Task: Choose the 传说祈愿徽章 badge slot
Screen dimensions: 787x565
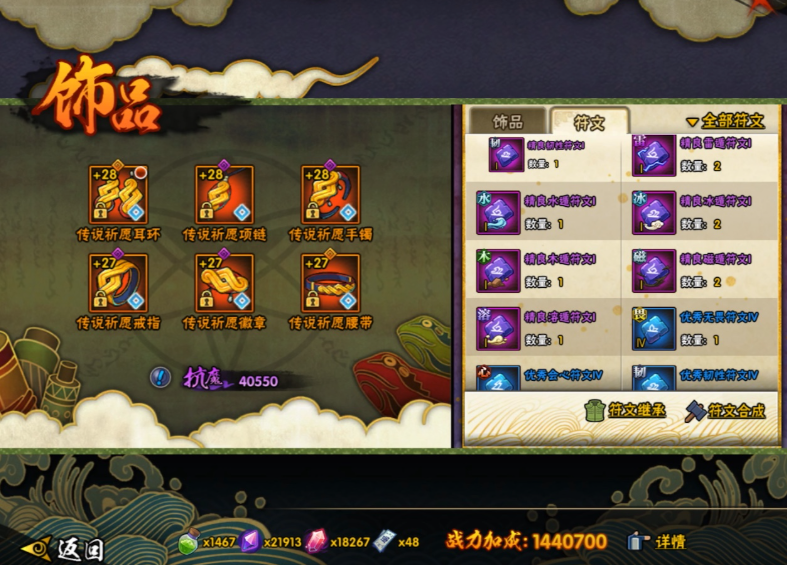Action: [224, 283]
